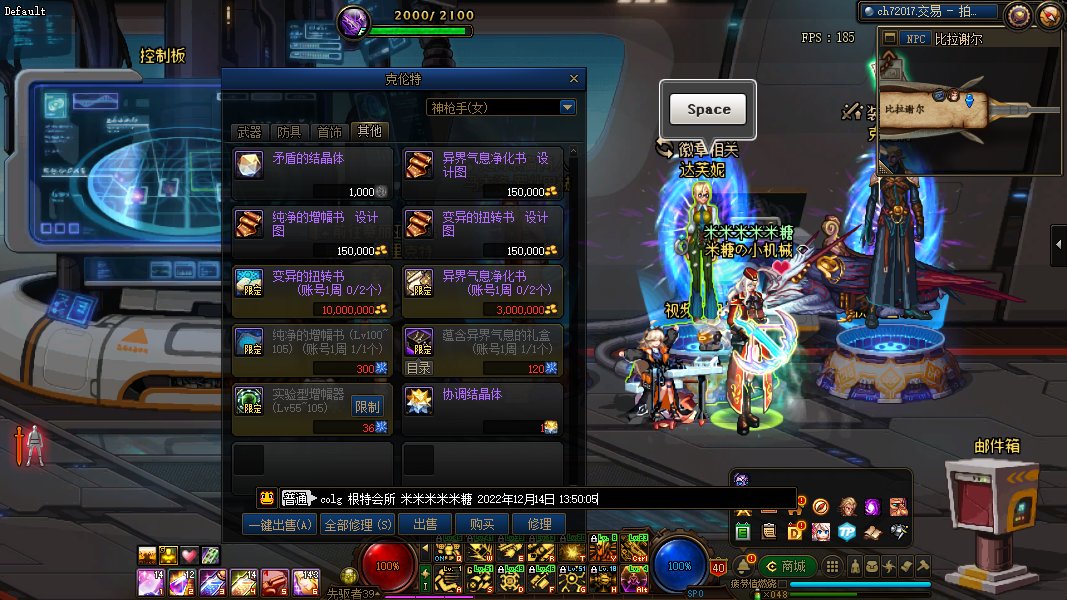Click the 限制 button on 实验型增幅器
The height and width of the screenshot is (600, 1067).
click(367, 407)
